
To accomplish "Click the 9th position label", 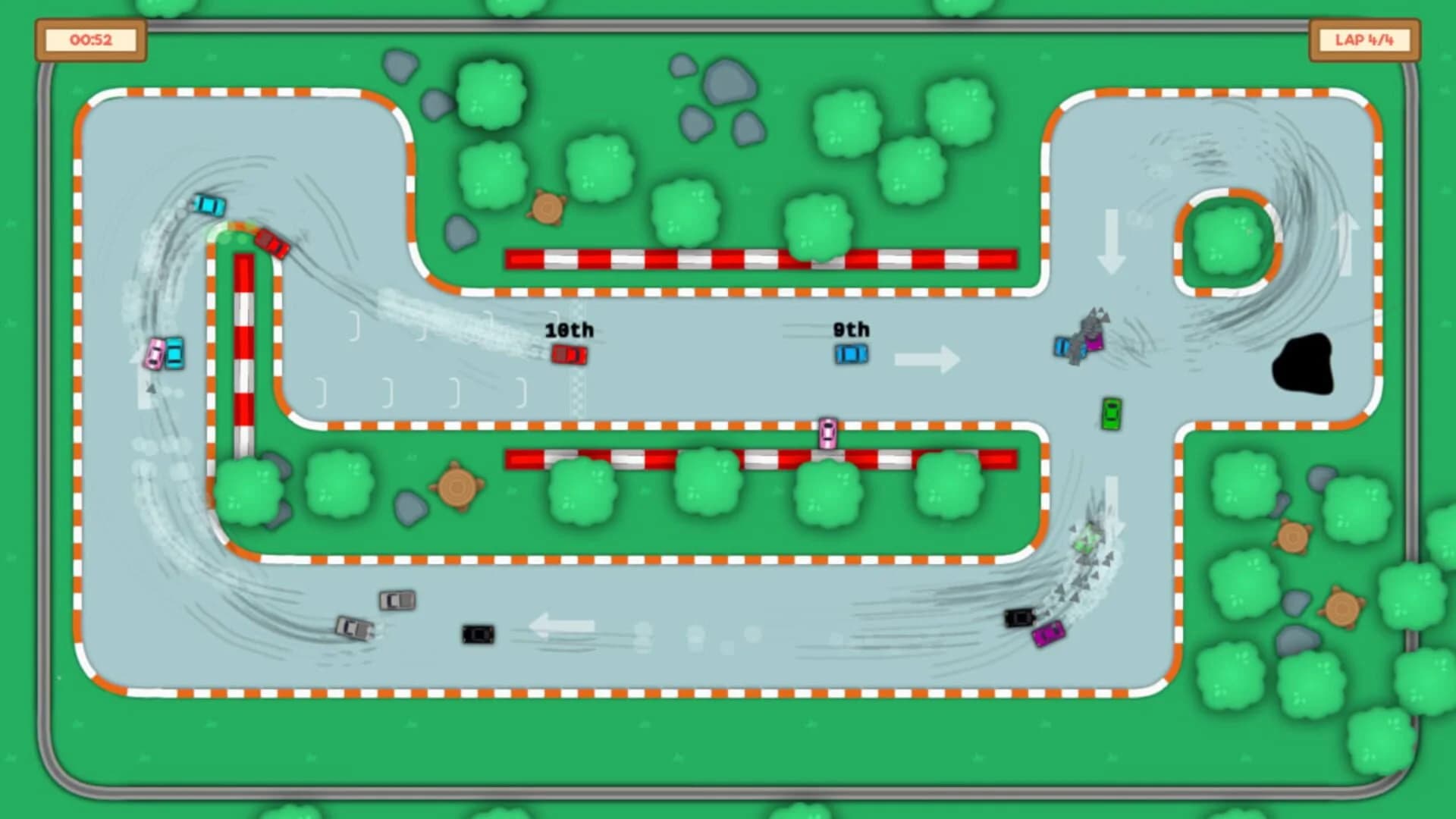I will pos(851,328).
